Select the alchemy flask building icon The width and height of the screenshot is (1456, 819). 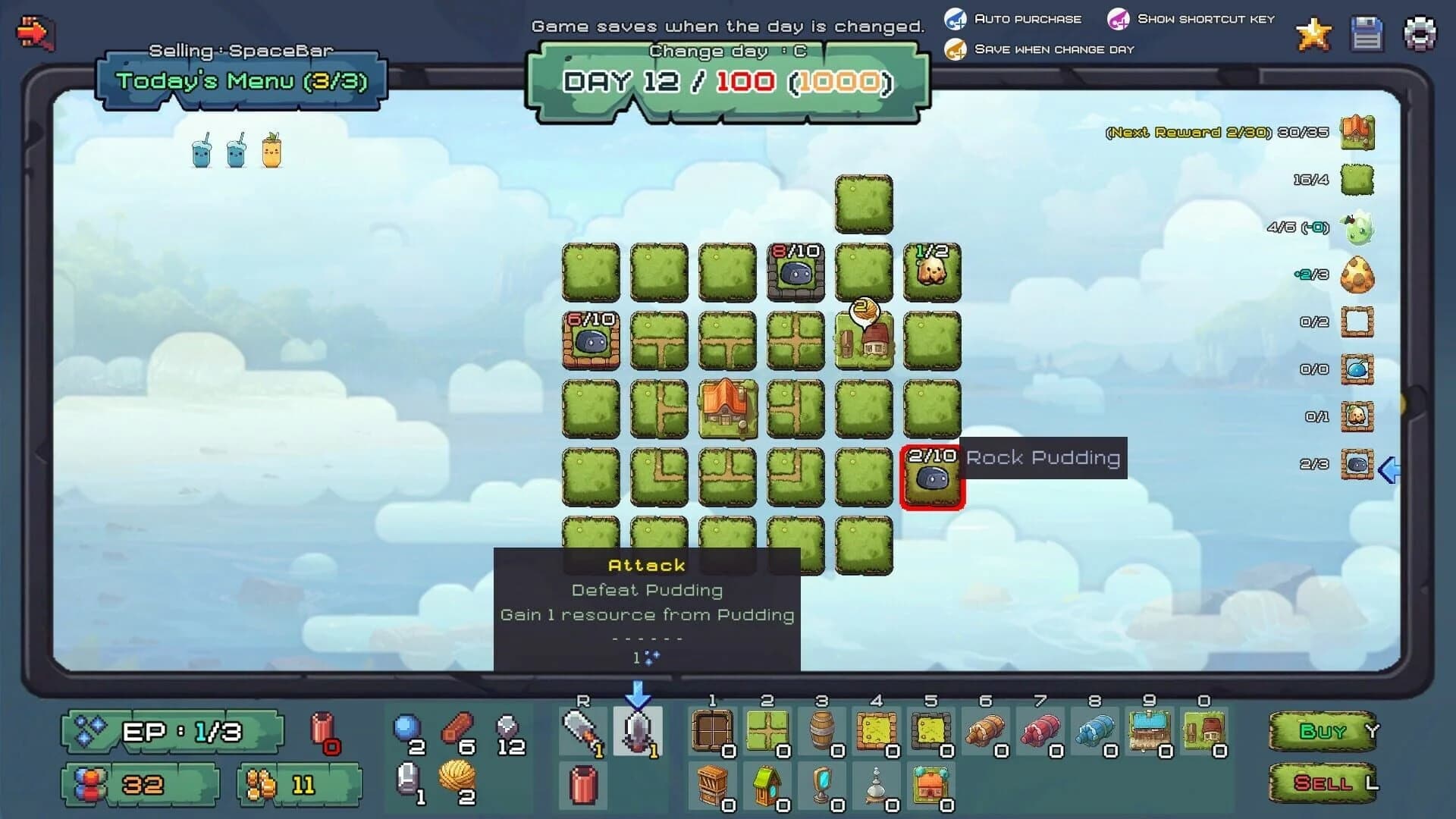point(877,785)
